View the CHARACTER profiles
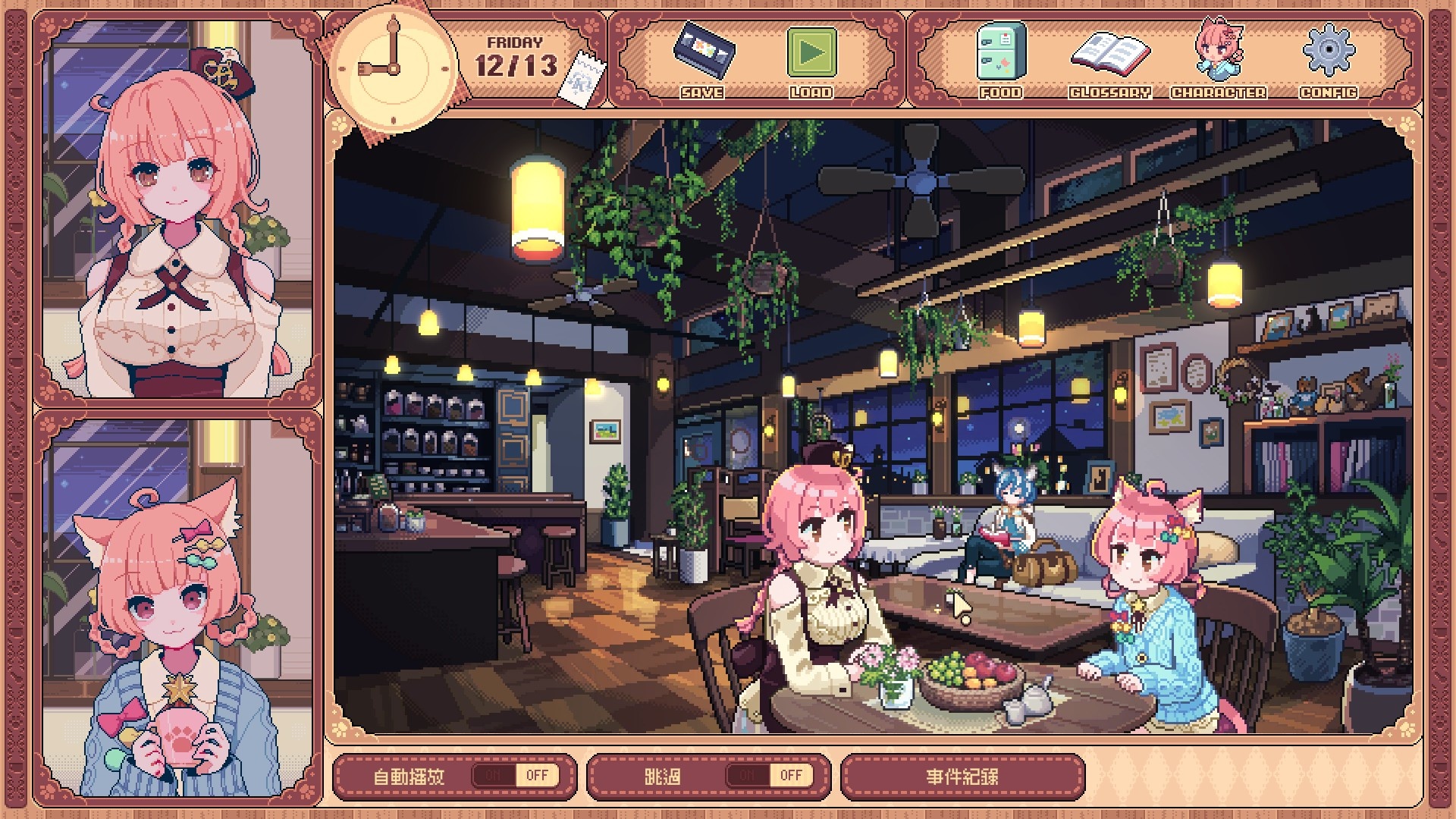 click(1218, 52)
